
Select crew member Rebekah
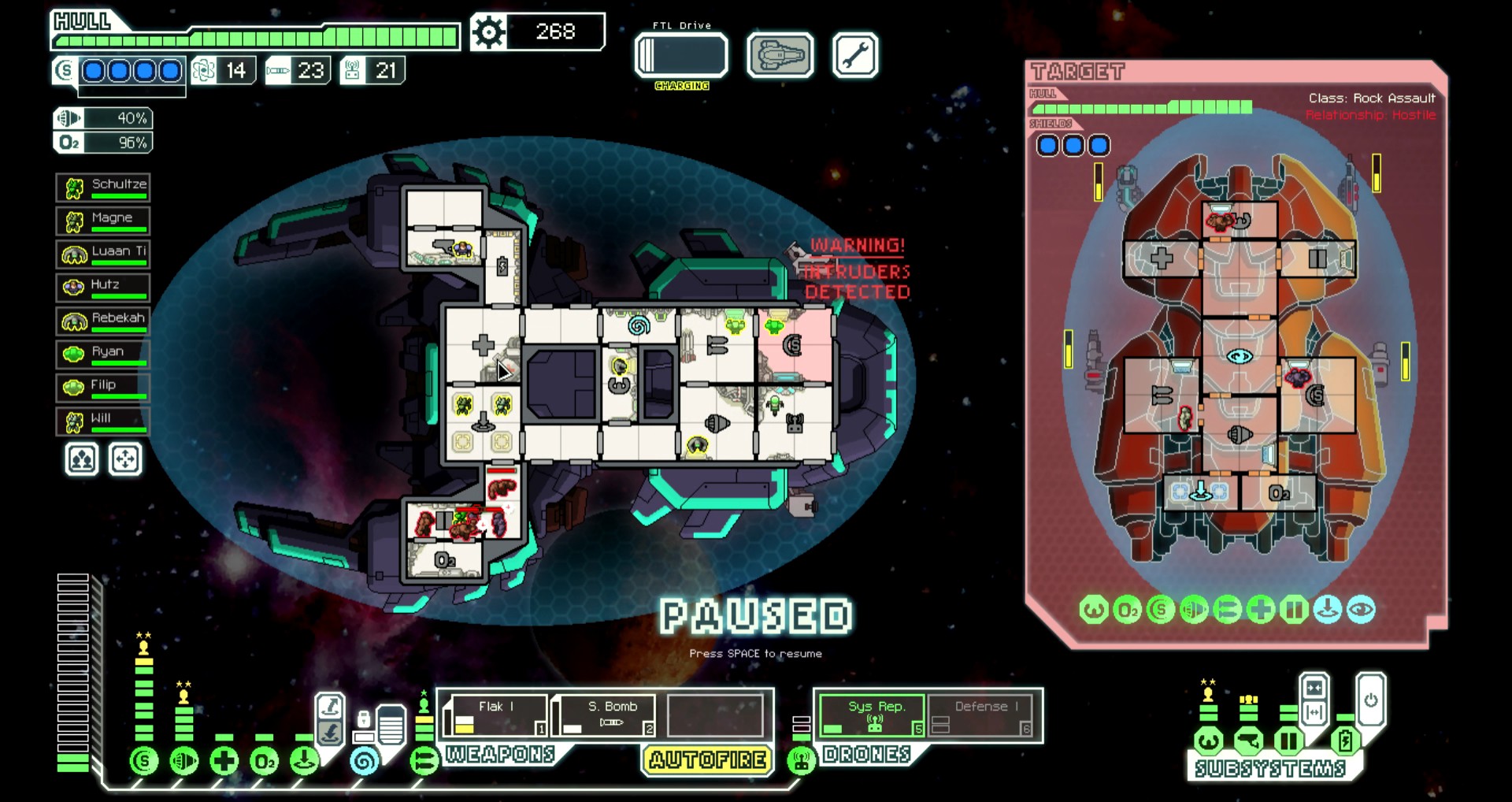[x=103, y=321]
